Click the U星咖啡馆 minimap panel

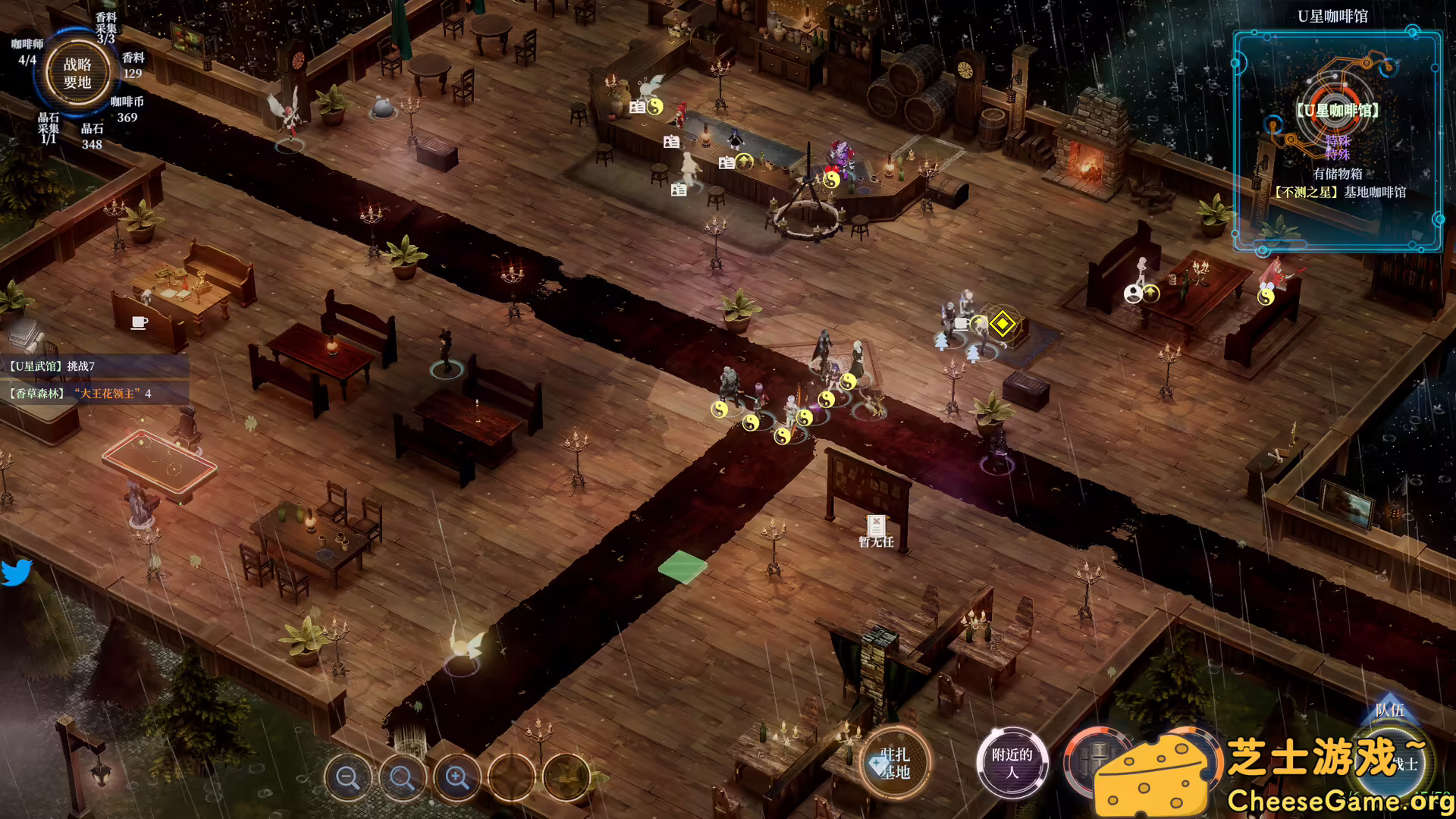(1337, 141)
